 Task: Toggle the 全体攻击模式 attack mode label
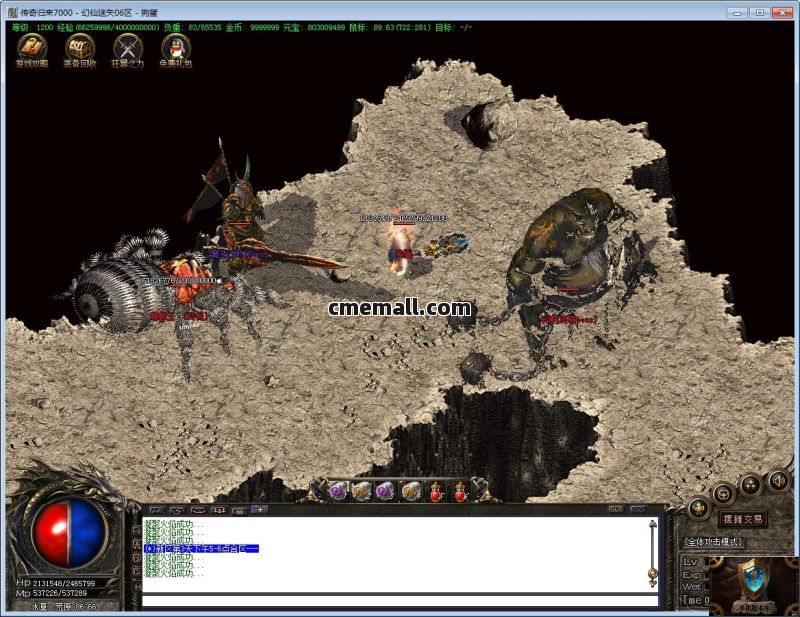pos(714,542)
